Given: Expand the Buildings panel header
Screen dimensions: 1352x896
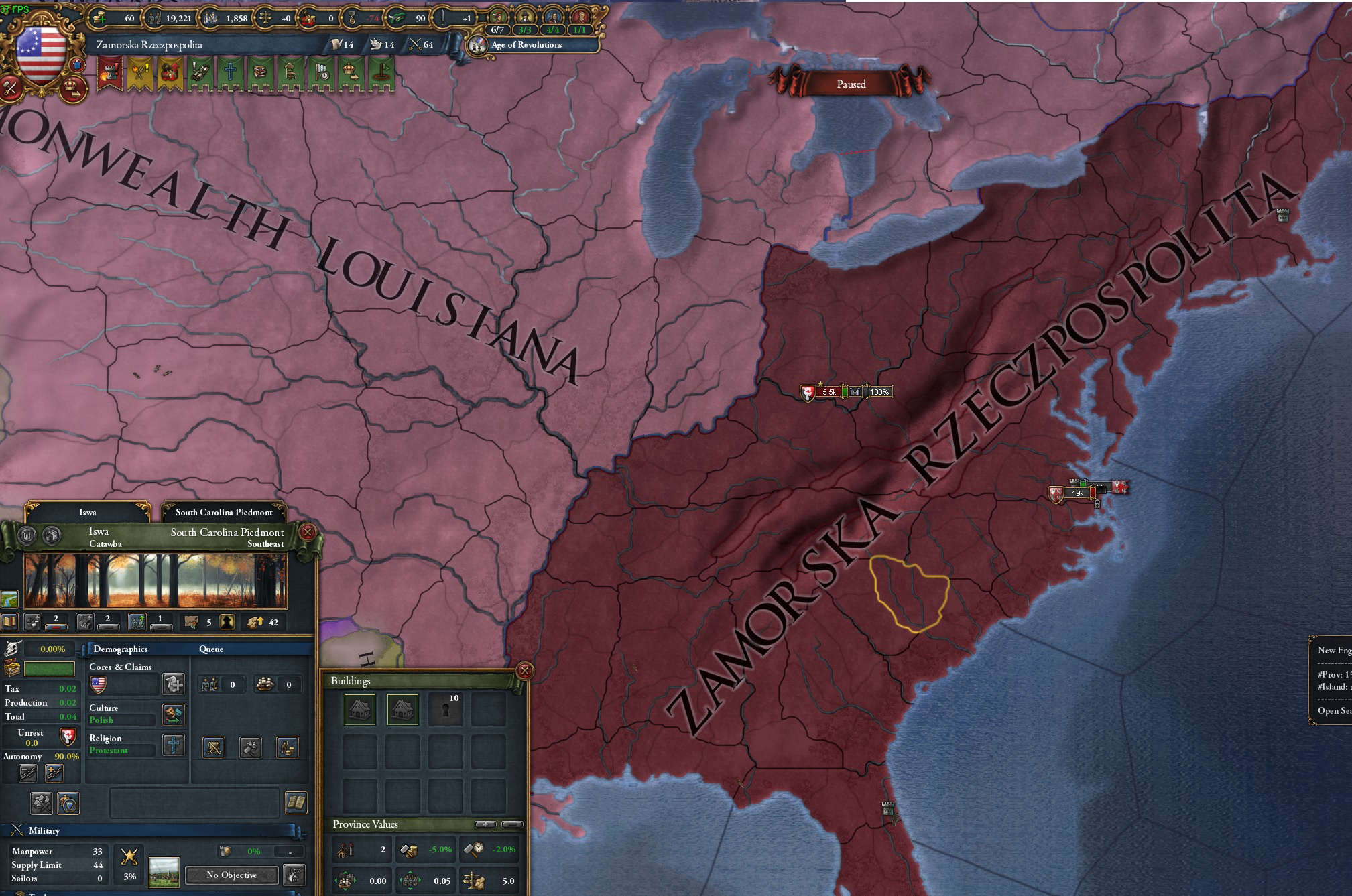Looking at the screenshot, I should tap(351, 681).
